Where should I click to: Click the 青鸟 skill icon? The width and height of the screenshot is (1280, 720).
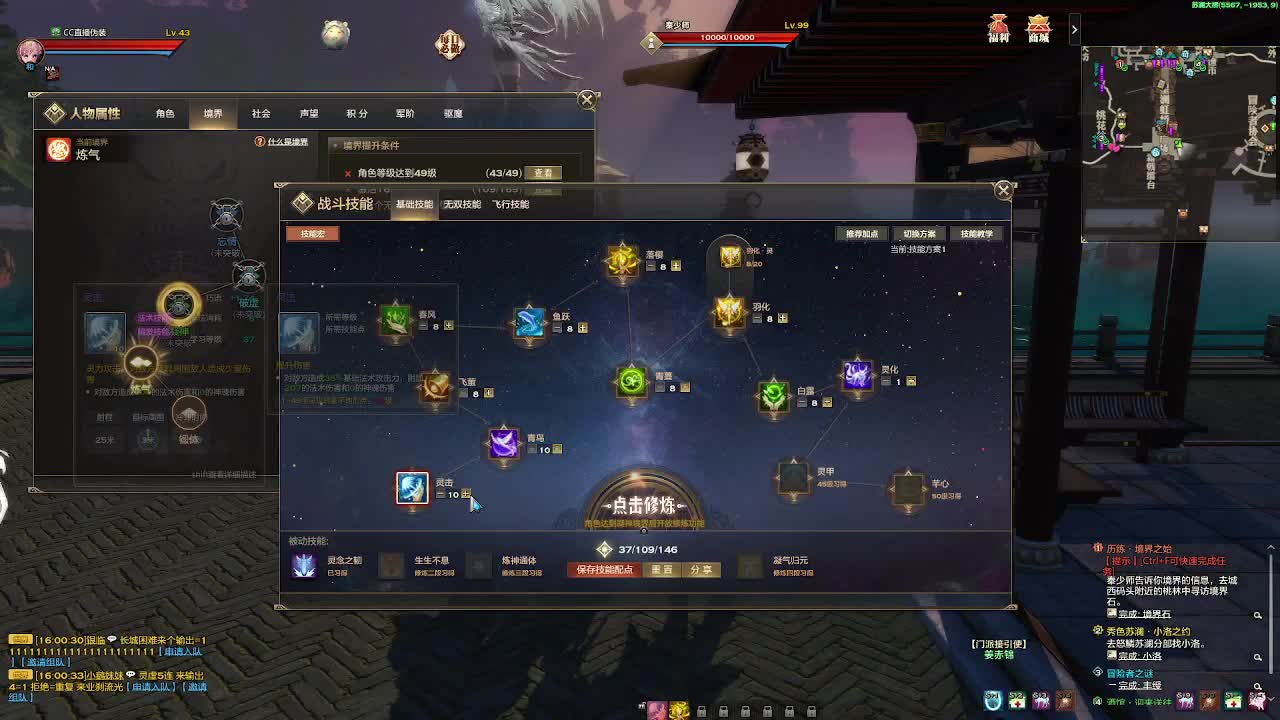[x=502, y=442]
